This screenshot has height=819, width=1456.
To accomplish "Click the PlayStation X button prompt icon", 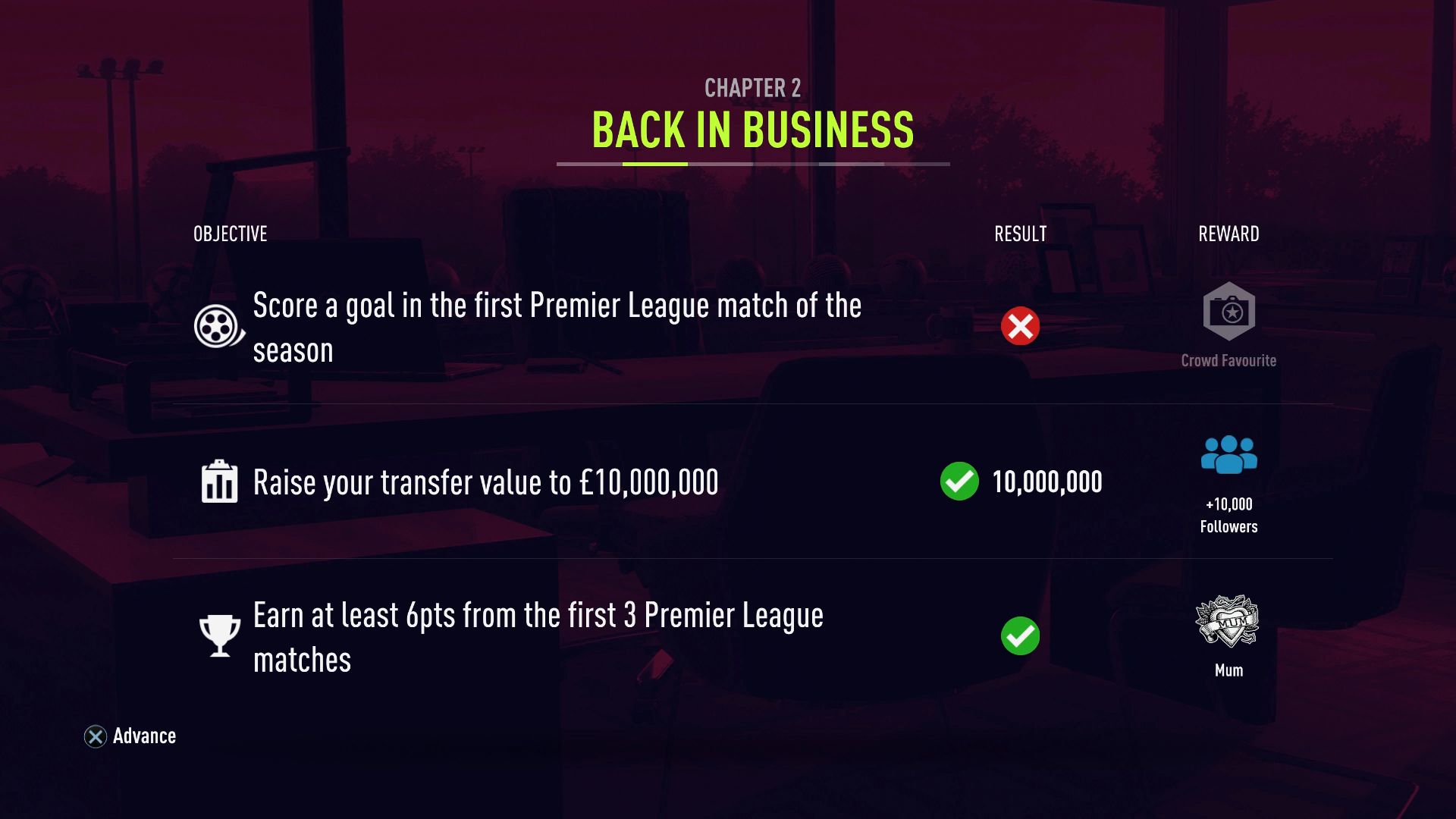I will [x=95, y=736].
